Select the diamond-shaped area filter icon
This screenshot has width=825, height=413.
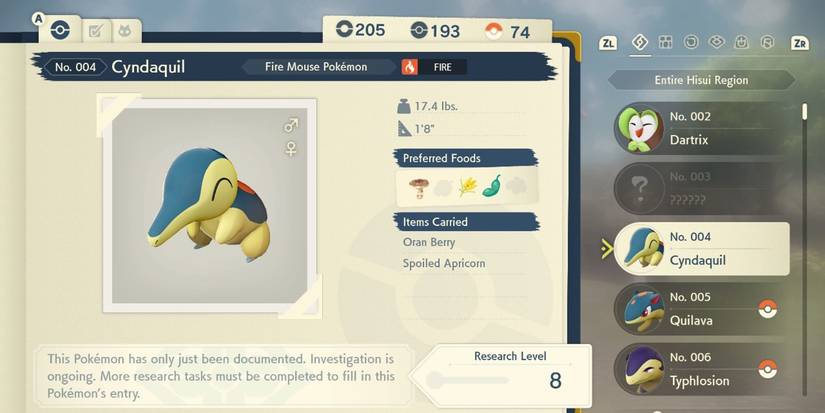(x=640, y=42)
